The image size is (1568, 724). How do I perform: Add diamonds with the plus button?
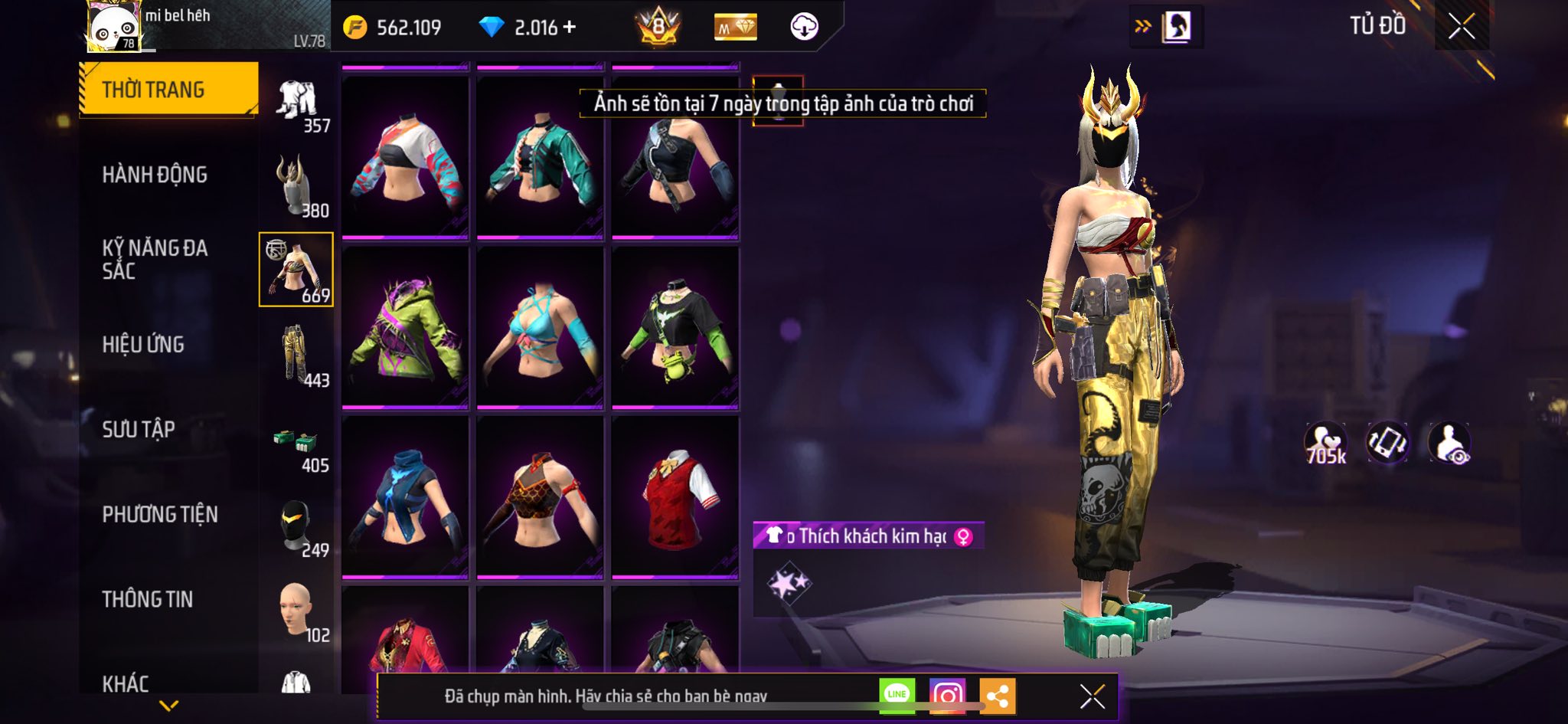click(x=569, y=28)
